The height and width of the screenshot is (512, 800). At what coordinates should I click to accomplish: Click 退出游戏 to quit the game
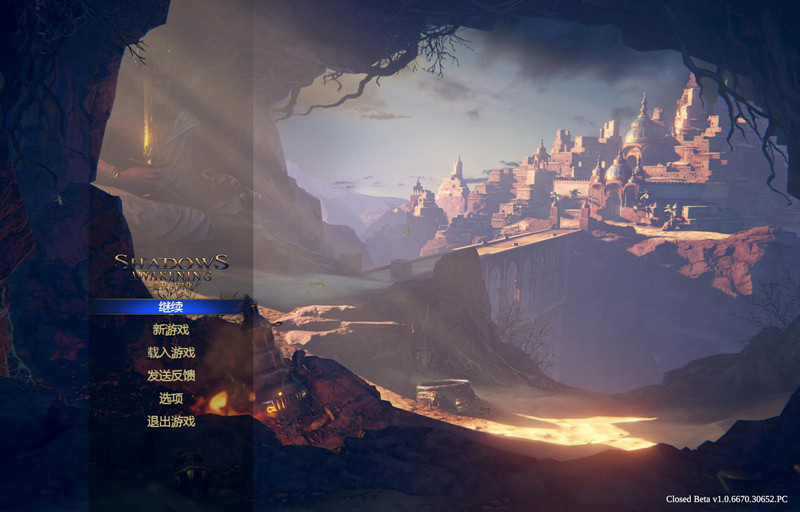[x=171, y=421]
